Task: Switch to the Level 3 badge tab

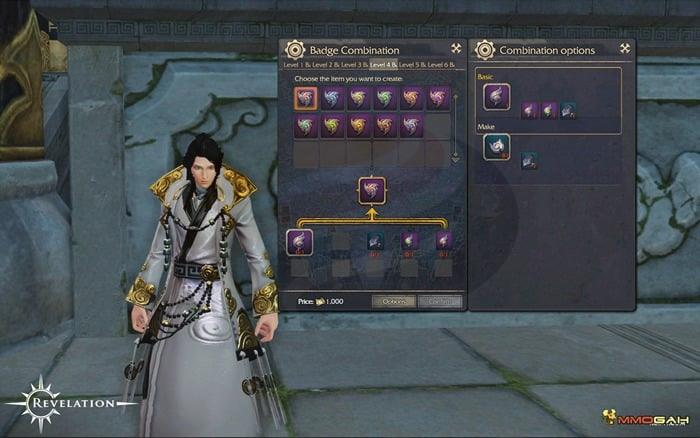Action: point(353,65)
